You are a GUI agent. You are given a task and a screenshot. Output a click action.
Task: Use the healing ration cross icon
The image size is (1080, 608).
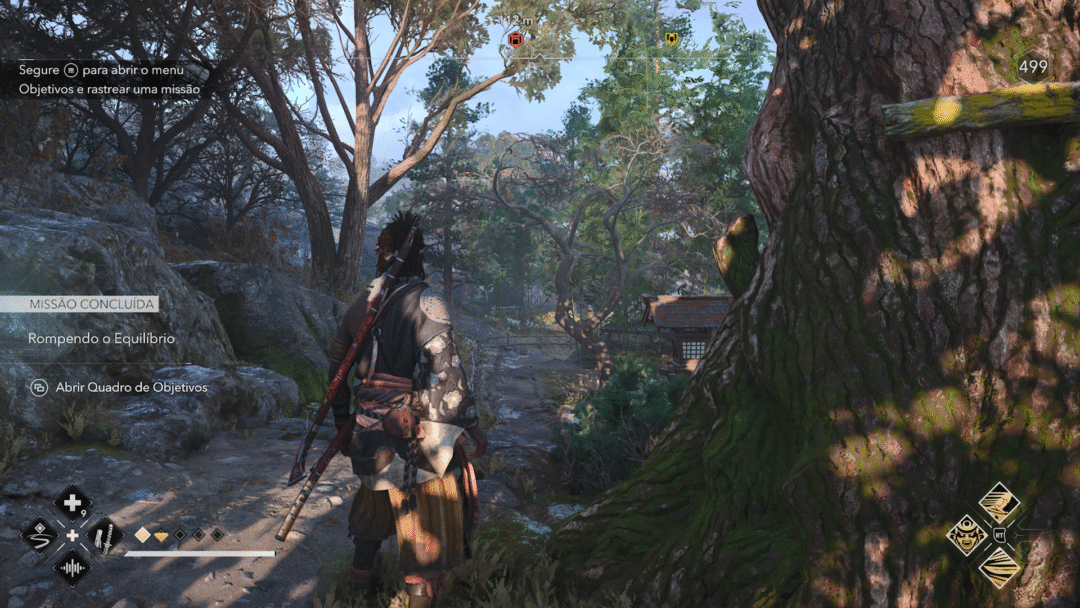coord(72,503)
